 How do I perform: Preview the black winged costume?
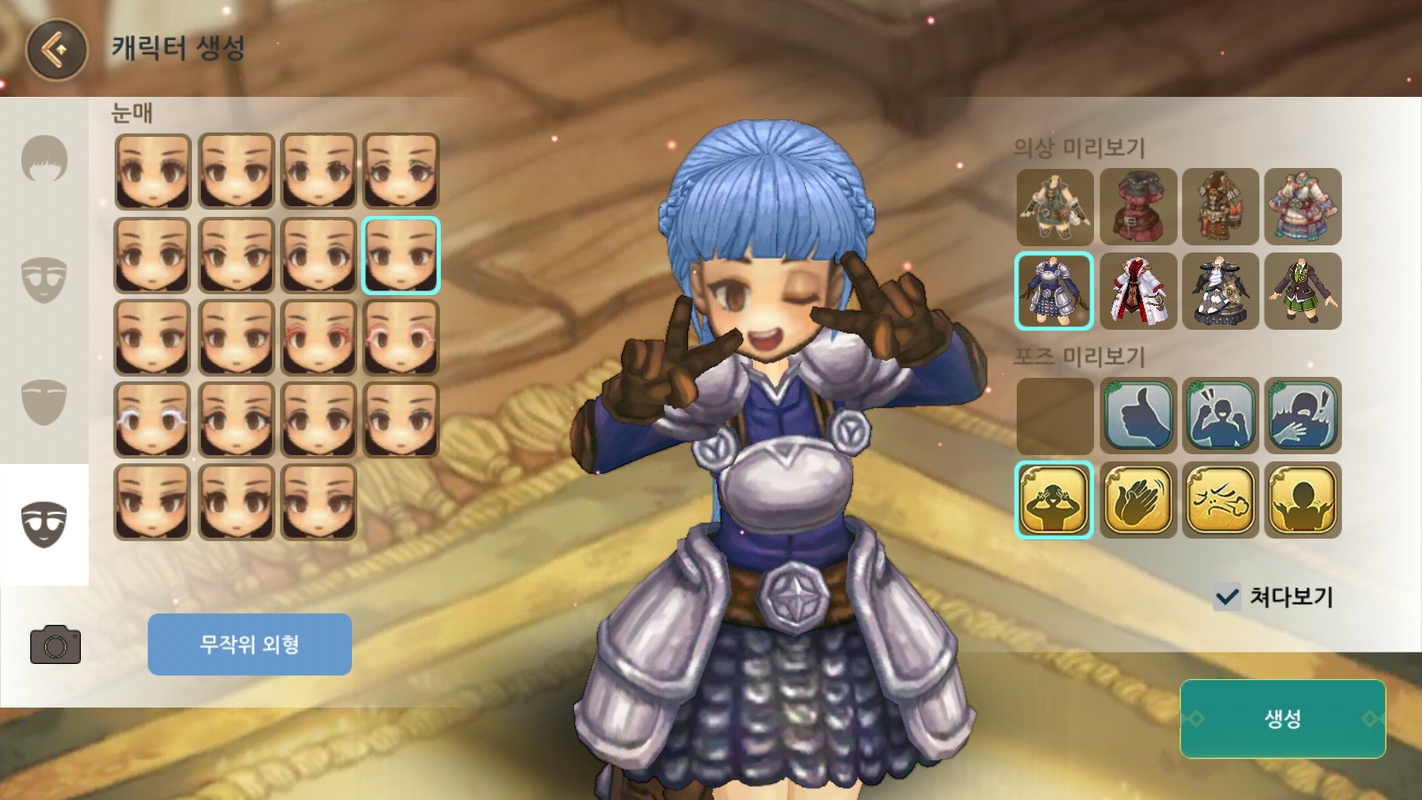coord(1220,291)
